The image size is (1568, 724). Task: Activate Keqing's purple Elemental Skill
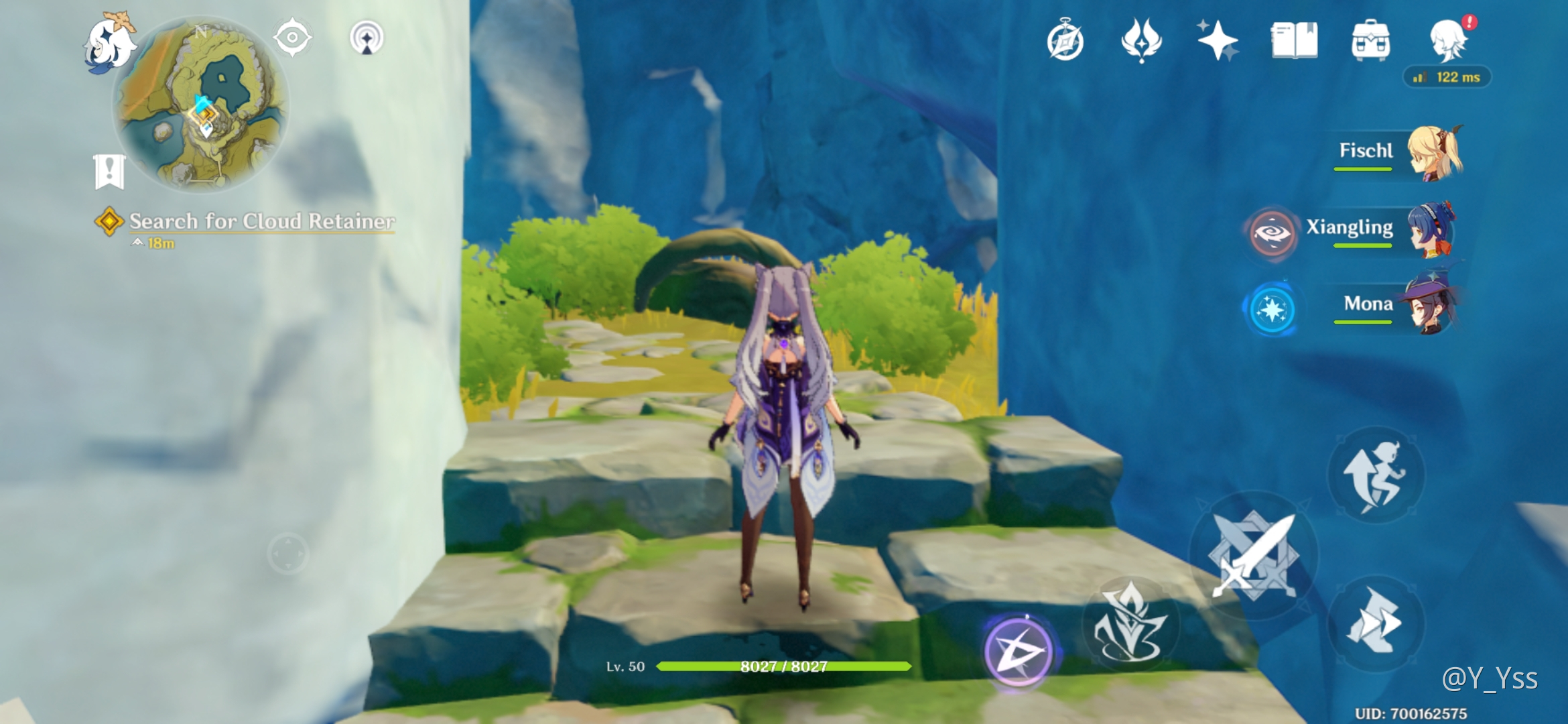tap(1018, 651)
